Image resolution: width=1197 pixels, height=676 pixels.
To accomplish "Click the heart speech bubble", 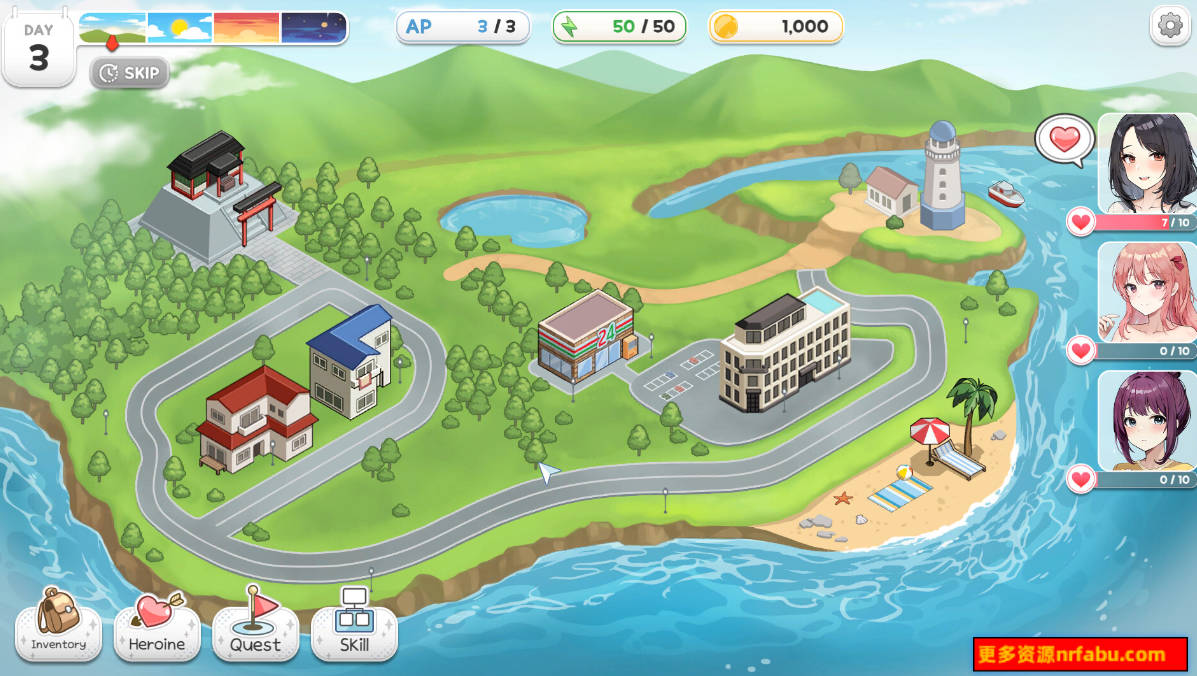I will pyautogui.click(x=1064, y=139).
